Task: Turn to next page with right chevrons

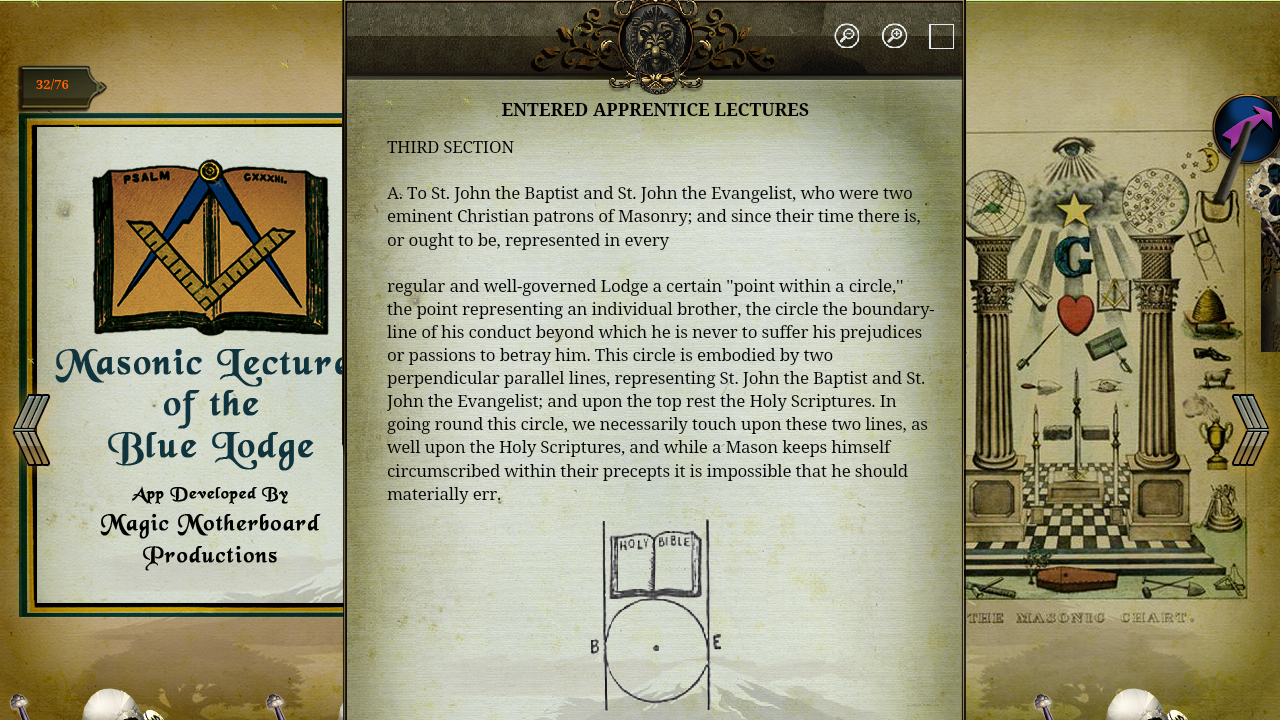Action: point(1248,428)
